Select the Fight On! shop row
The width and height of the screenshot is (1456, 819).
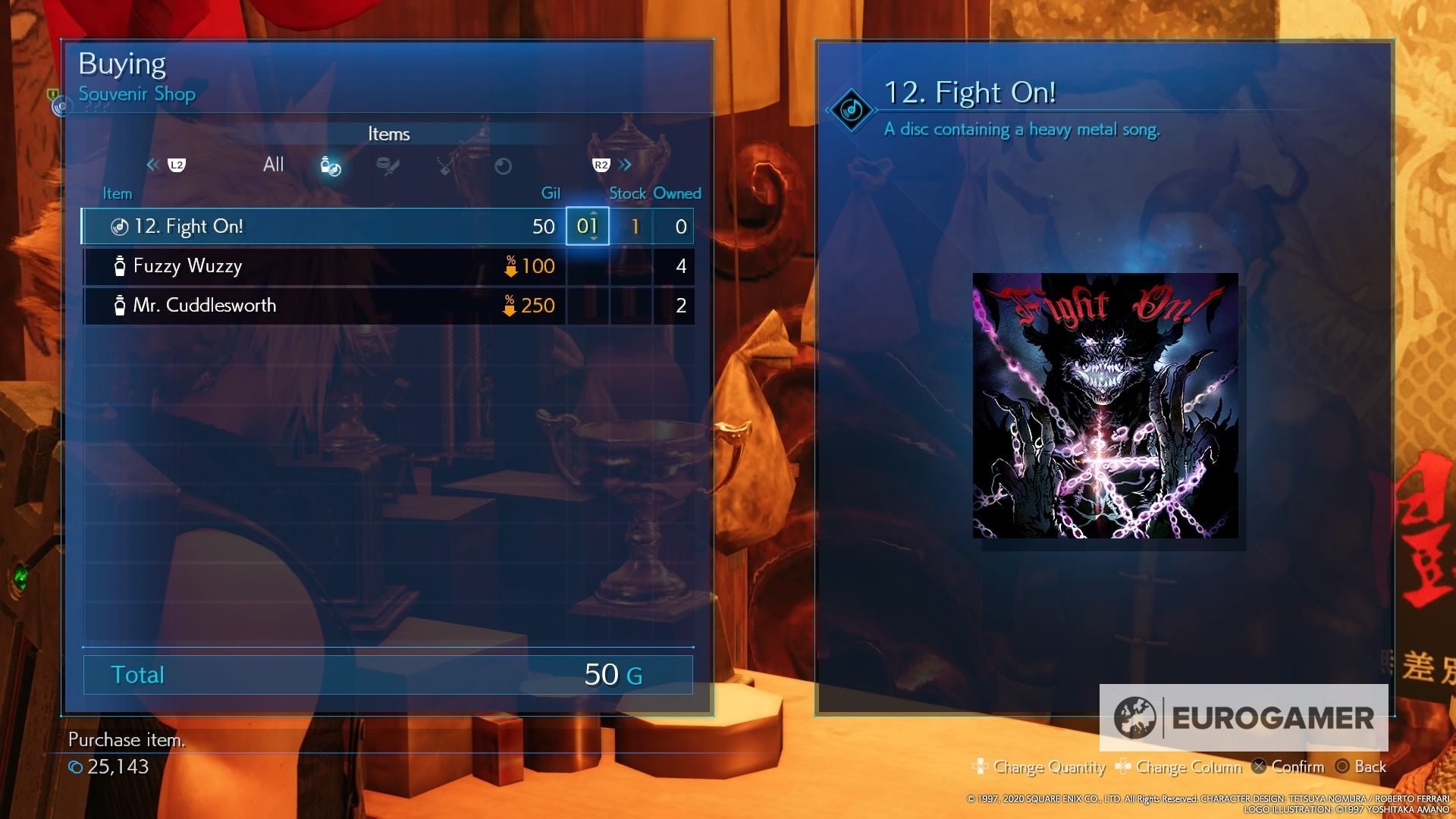click(x=326, y=225)
